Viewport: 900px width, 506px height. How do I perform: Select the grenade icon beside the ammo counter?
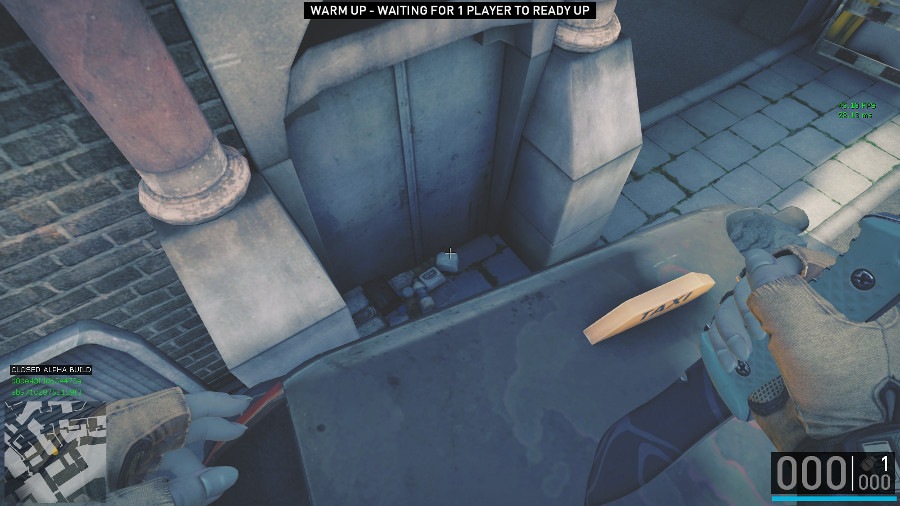[868, 463]
